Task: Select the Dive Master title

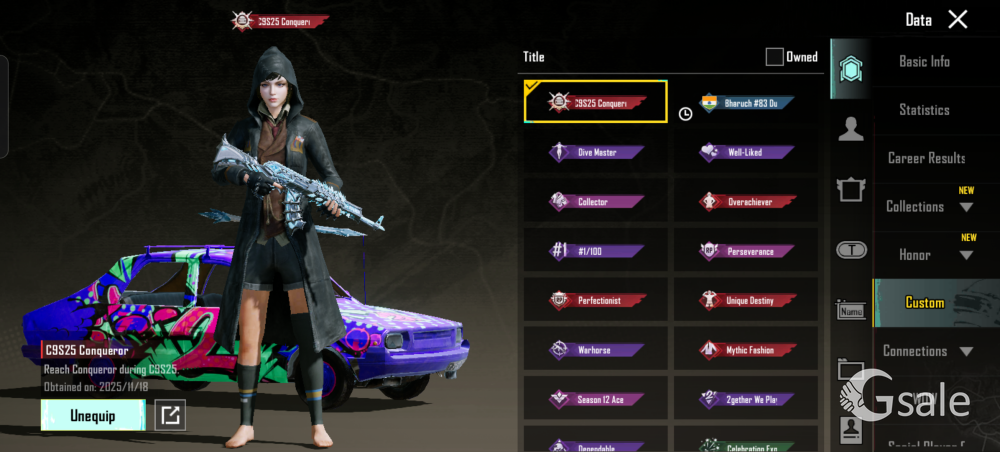Action: [596, 153]
